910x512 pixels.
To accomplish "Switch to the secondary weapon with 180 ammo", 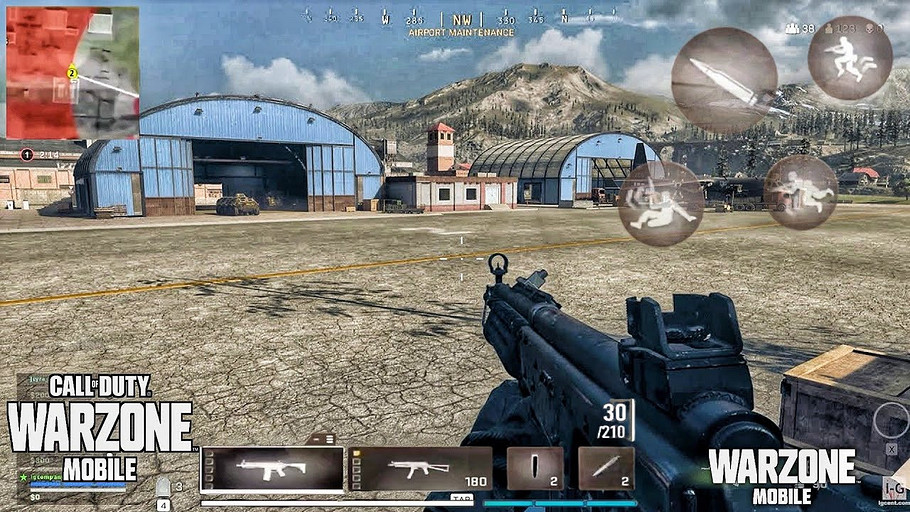I will [420, 468].
